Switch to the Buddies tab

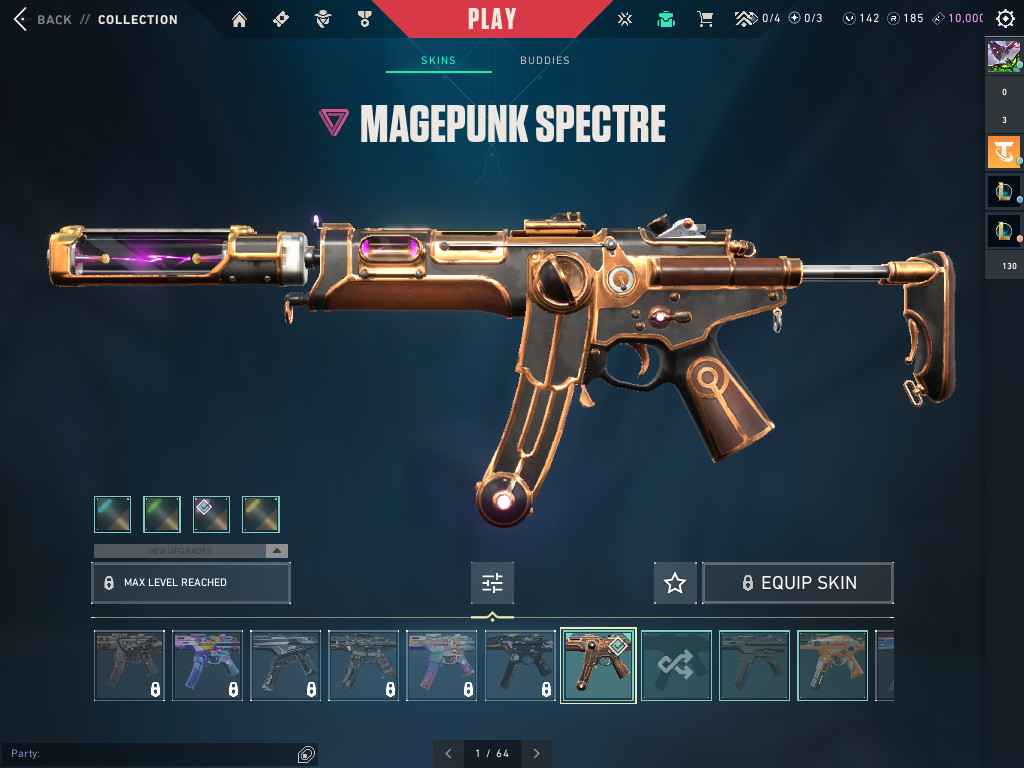point(545,60)
